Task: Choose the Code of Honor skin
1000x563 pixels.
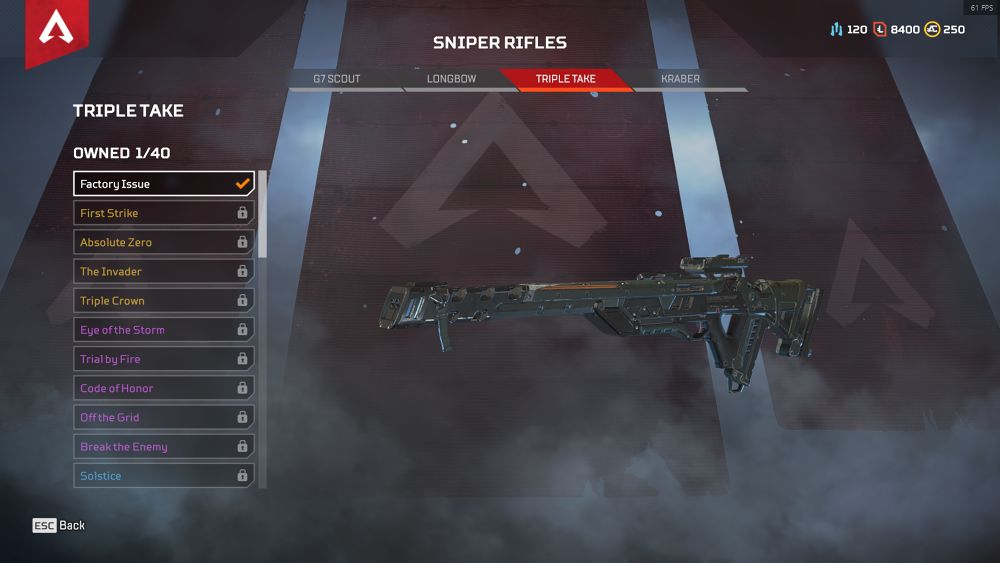Action: [x=164, y=388]
